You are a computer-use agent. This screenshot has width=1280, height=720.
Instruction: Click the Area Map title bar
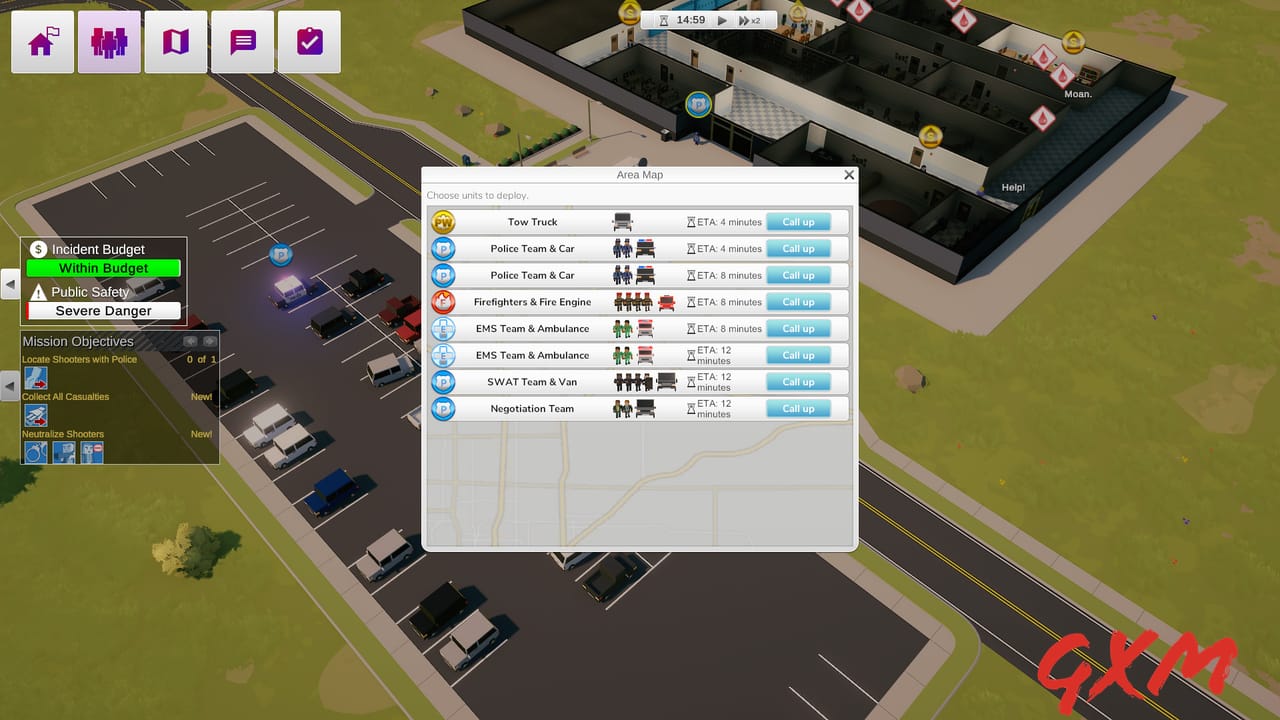(x=639, y=174)
